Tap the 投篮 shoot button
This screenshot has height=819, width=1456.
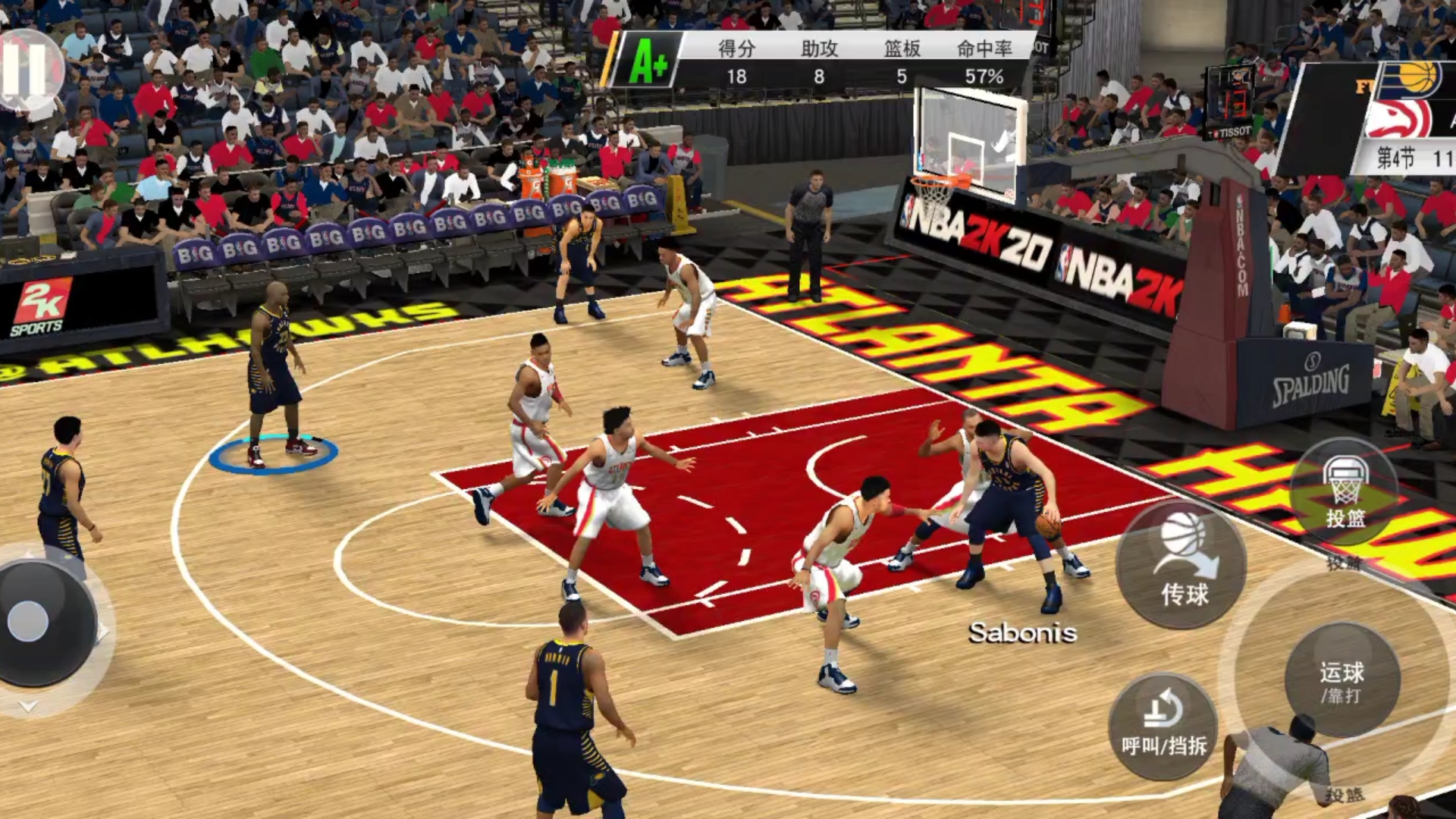[1345, 493]
